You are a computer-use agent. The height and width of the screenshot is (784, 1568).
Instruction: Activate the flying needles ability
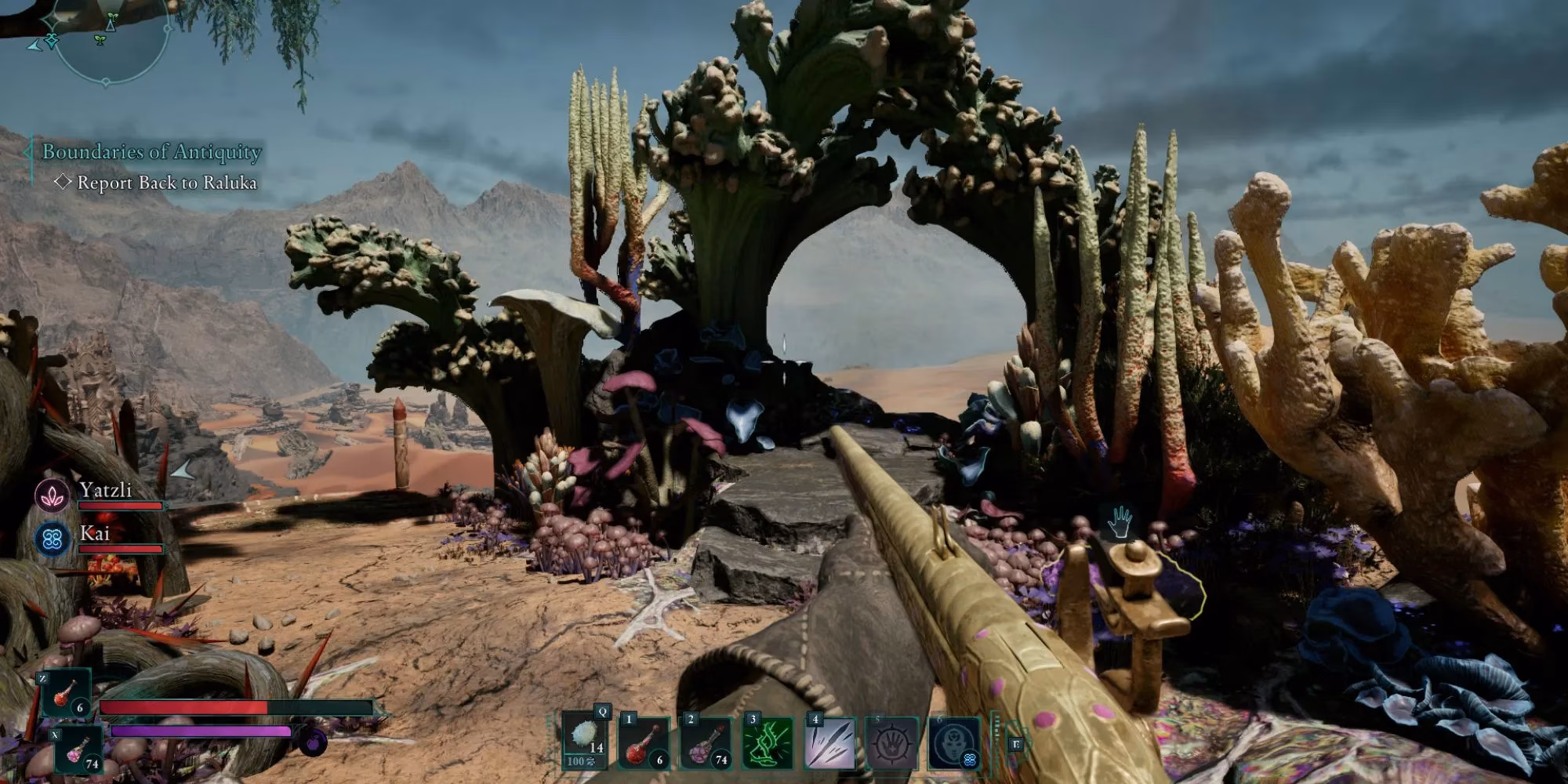coord(829,742)
